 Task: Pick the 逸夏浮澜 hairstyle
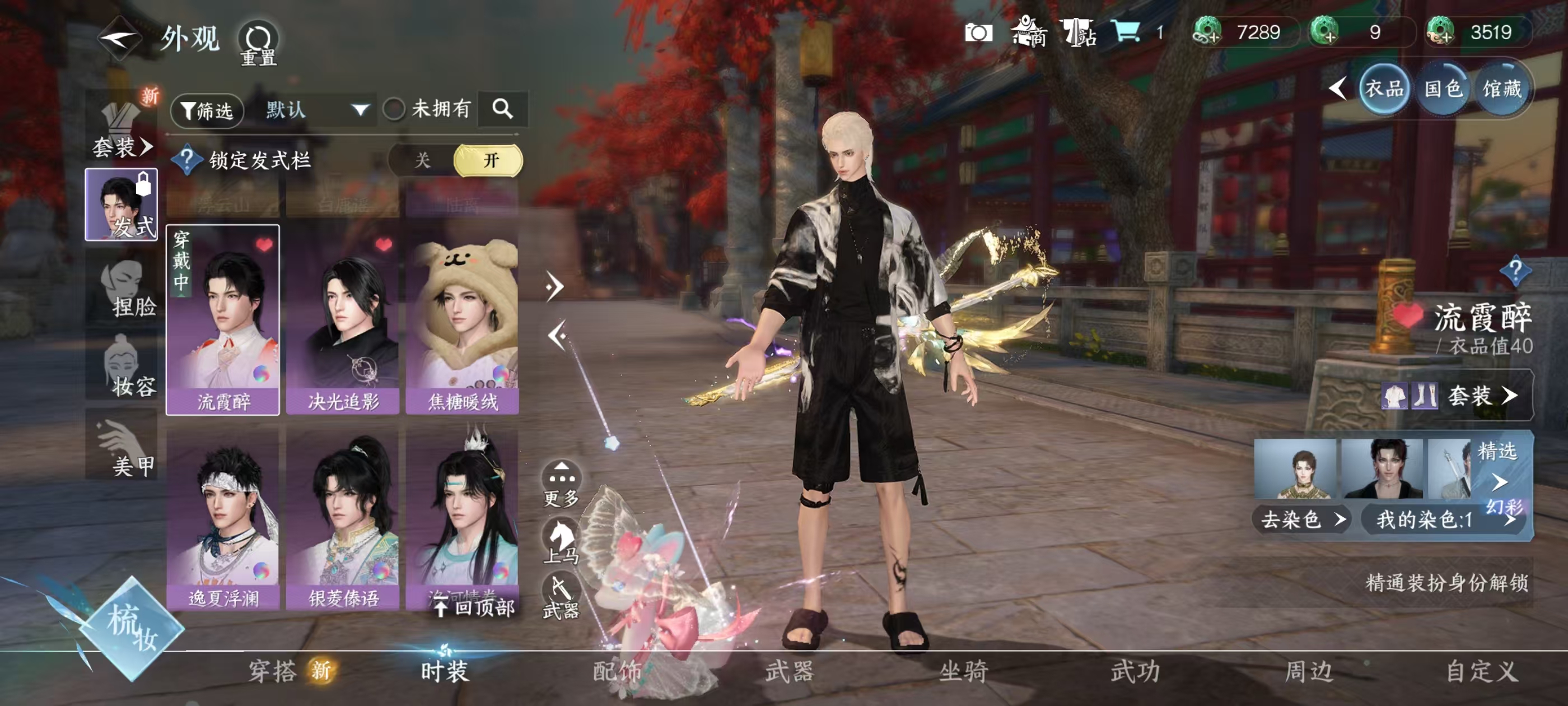223,518
